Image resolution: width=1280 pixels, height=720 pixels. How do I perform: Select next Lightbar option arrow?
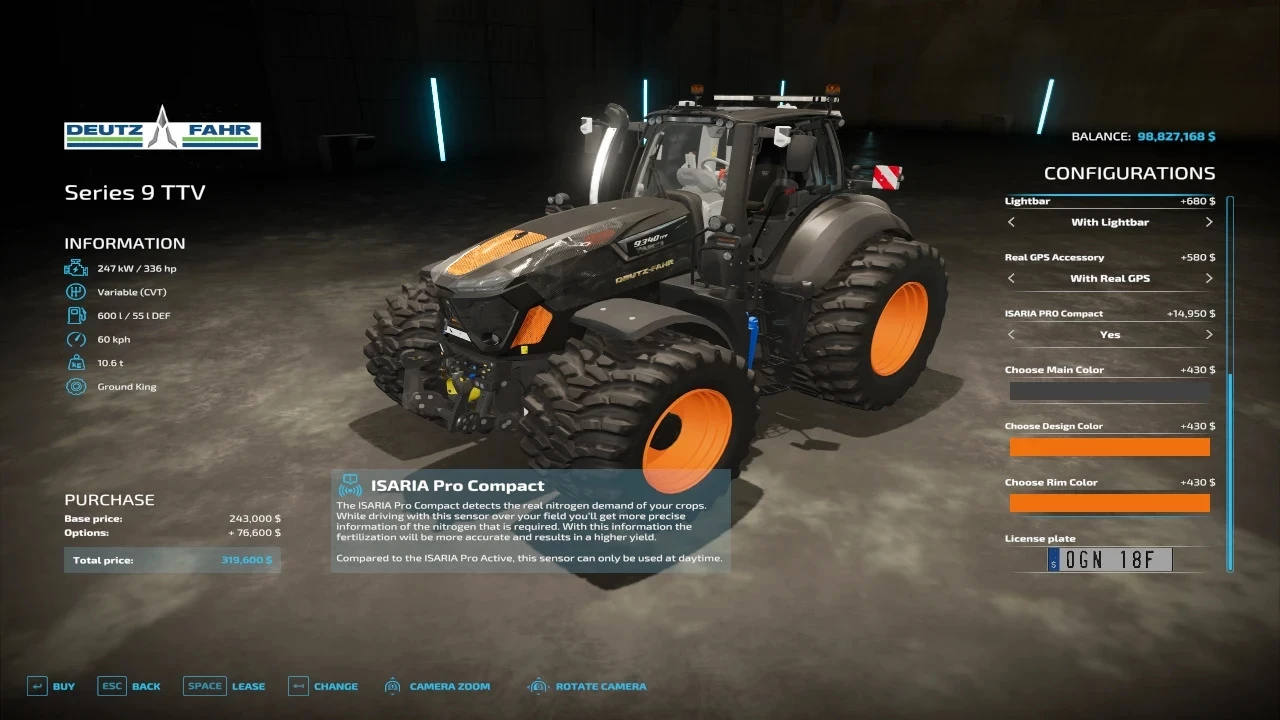pyautogui.click(x=1209, y=222)
